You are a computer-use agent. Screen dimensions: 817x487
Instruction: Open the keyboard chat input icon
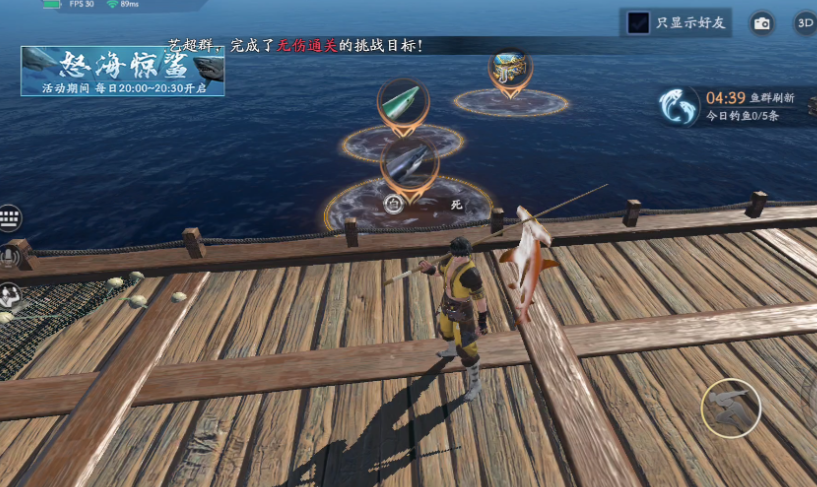(x=11, y=219)
